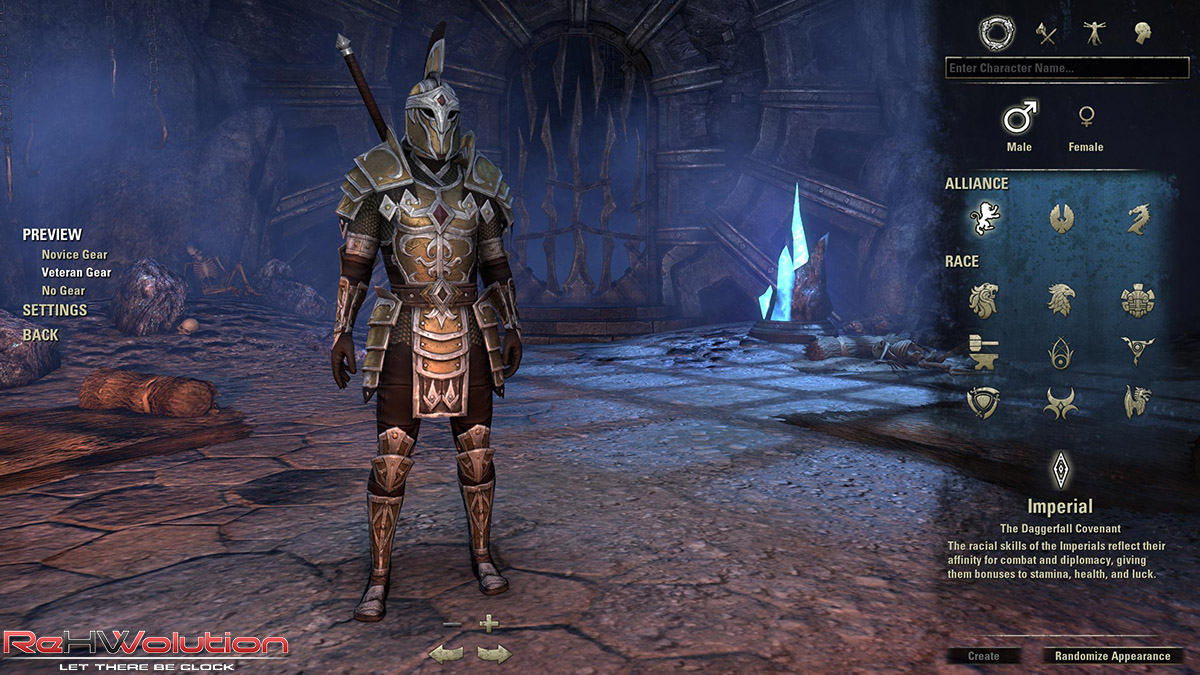Show the character with No Gear
The width and height of the screenshot is (1200, 675).
click(x=63, y=290)
